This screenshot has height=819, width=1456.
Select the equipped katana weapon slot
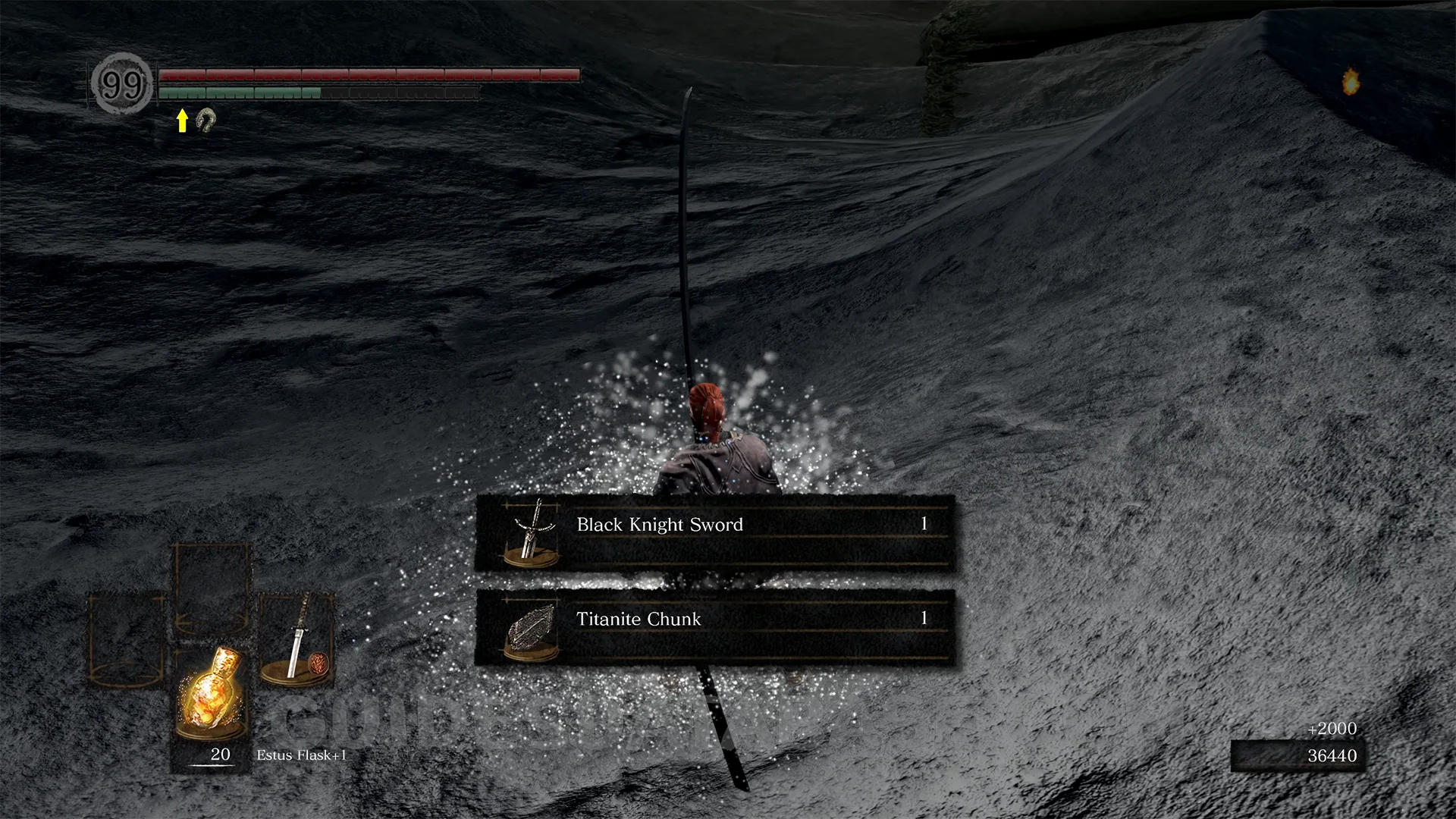pyautogui.click(x=297, y=639)
